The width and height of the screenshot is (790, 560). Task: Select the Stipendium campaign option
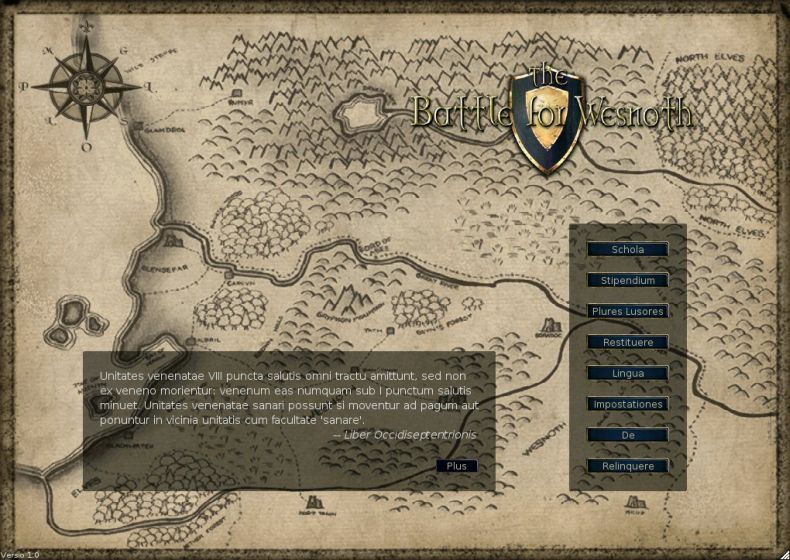pyautogui.click(x=627, y=280)
